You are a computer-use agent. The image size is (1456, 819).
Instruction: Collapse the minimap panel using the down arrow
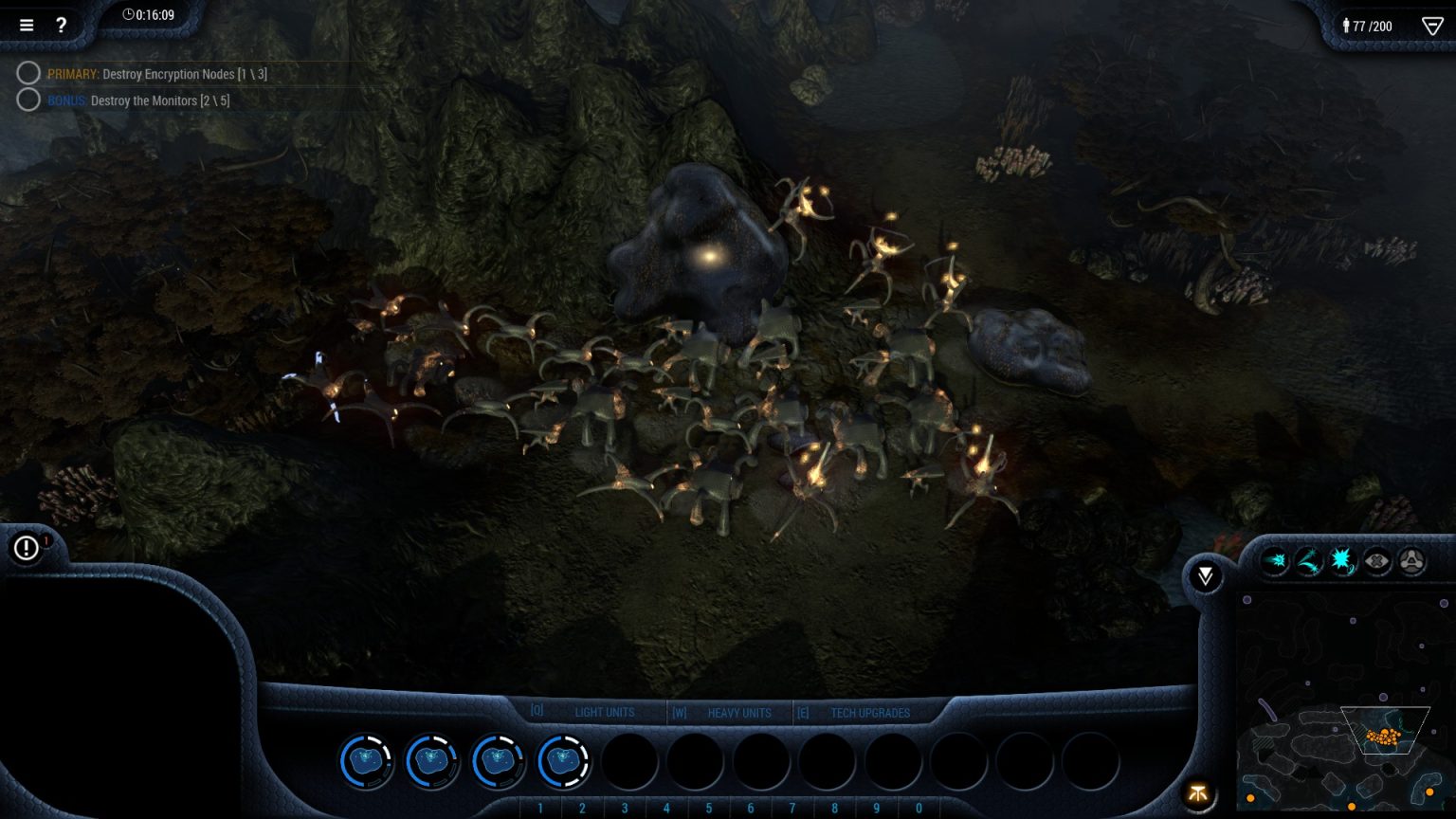pos(1205,575)
